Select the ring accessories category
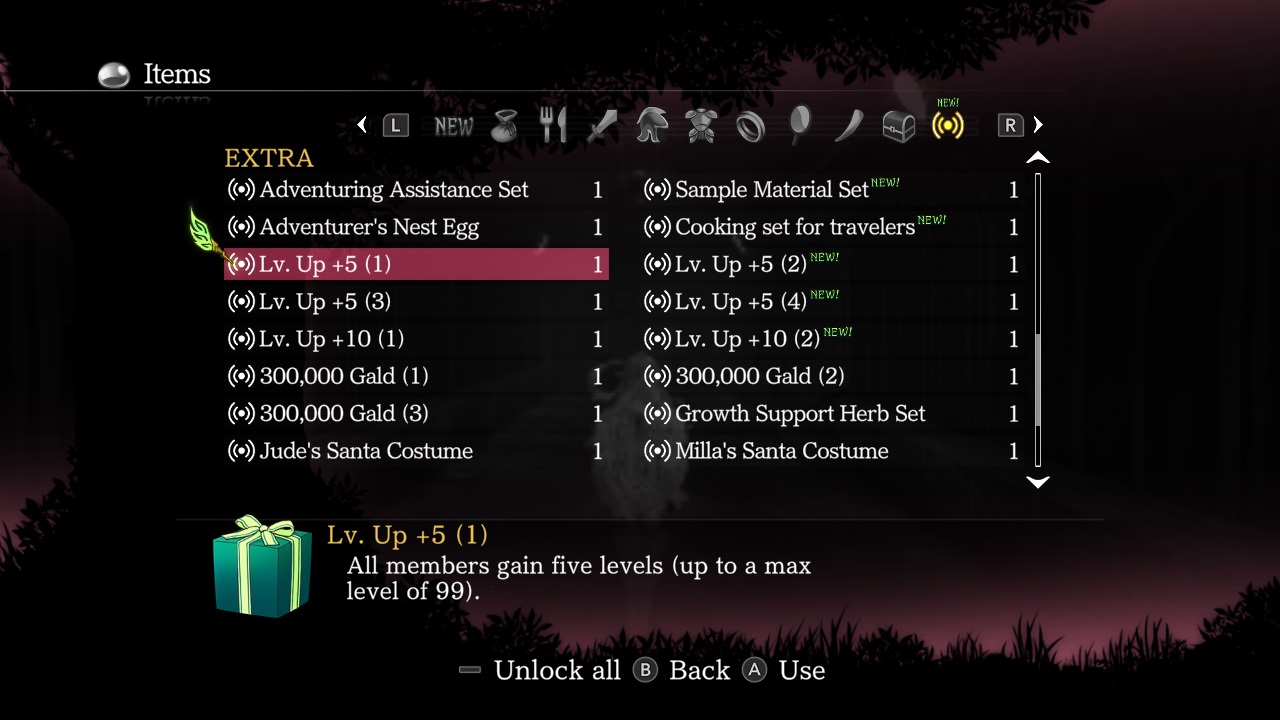Screen dimensions: 1280x720 click(751, 125)
